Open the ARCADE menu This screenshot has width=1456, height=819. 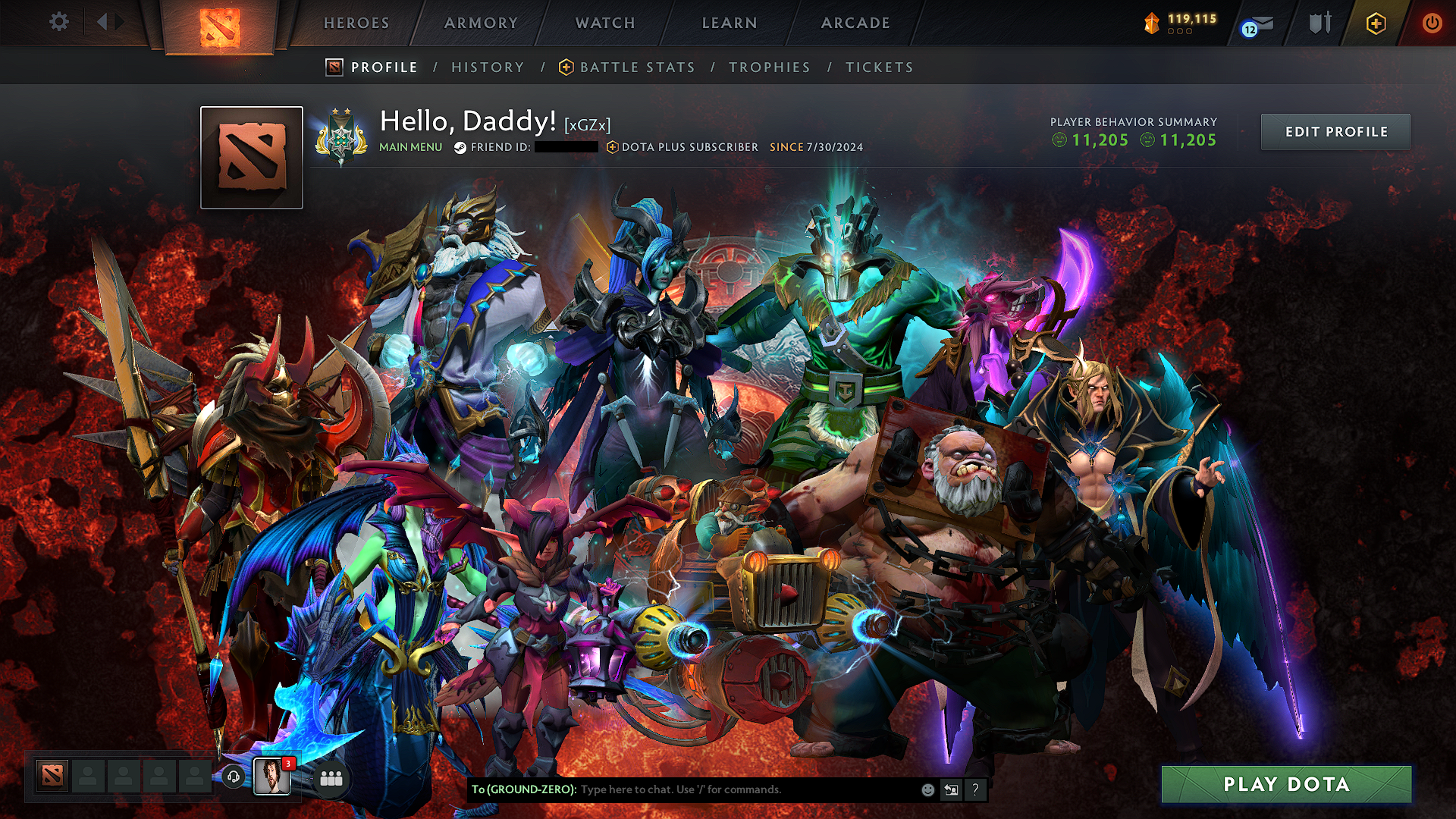pos(855,24)
